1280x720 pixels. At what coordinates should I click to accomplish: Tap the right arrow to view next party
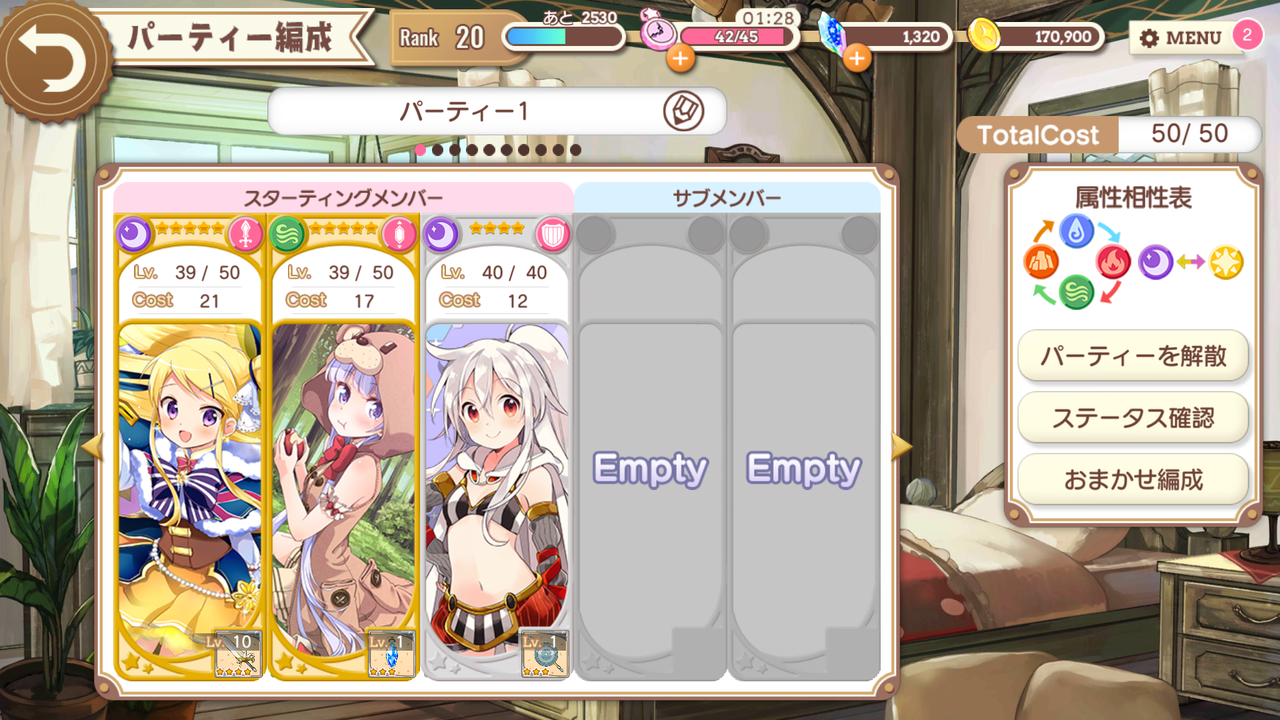pos(903,448)
